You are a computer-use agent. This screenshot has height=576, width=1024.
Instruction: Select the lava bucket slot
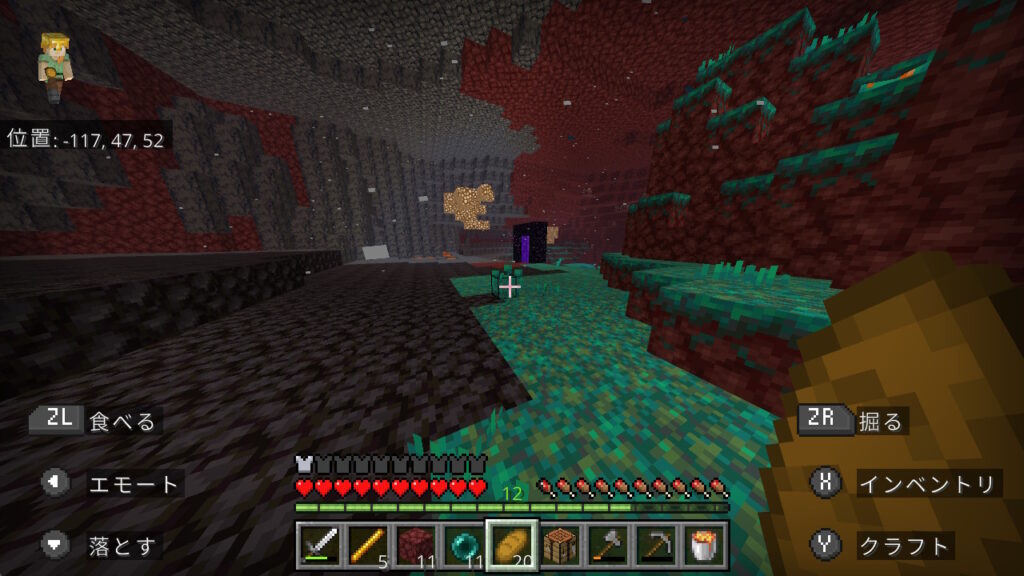[704, 546]
